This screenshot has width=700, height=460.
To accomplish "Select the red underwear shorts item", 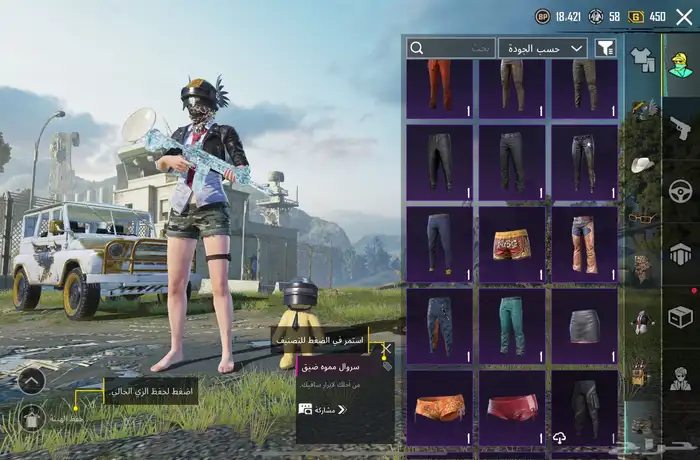I will tap(512, 407).
